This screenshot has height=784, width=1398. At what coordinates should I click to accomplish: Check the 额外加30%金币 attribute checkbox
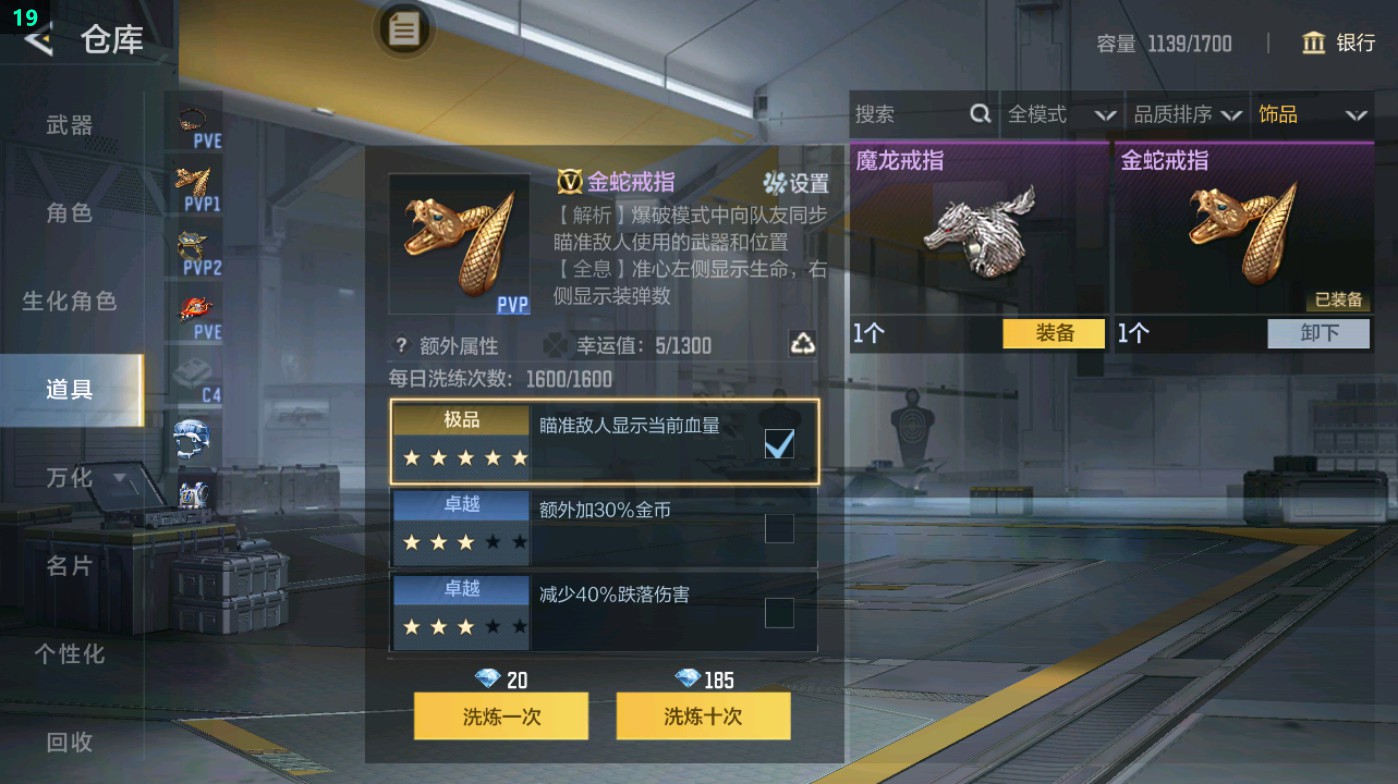pyautogui.click(x=779, y=527)
